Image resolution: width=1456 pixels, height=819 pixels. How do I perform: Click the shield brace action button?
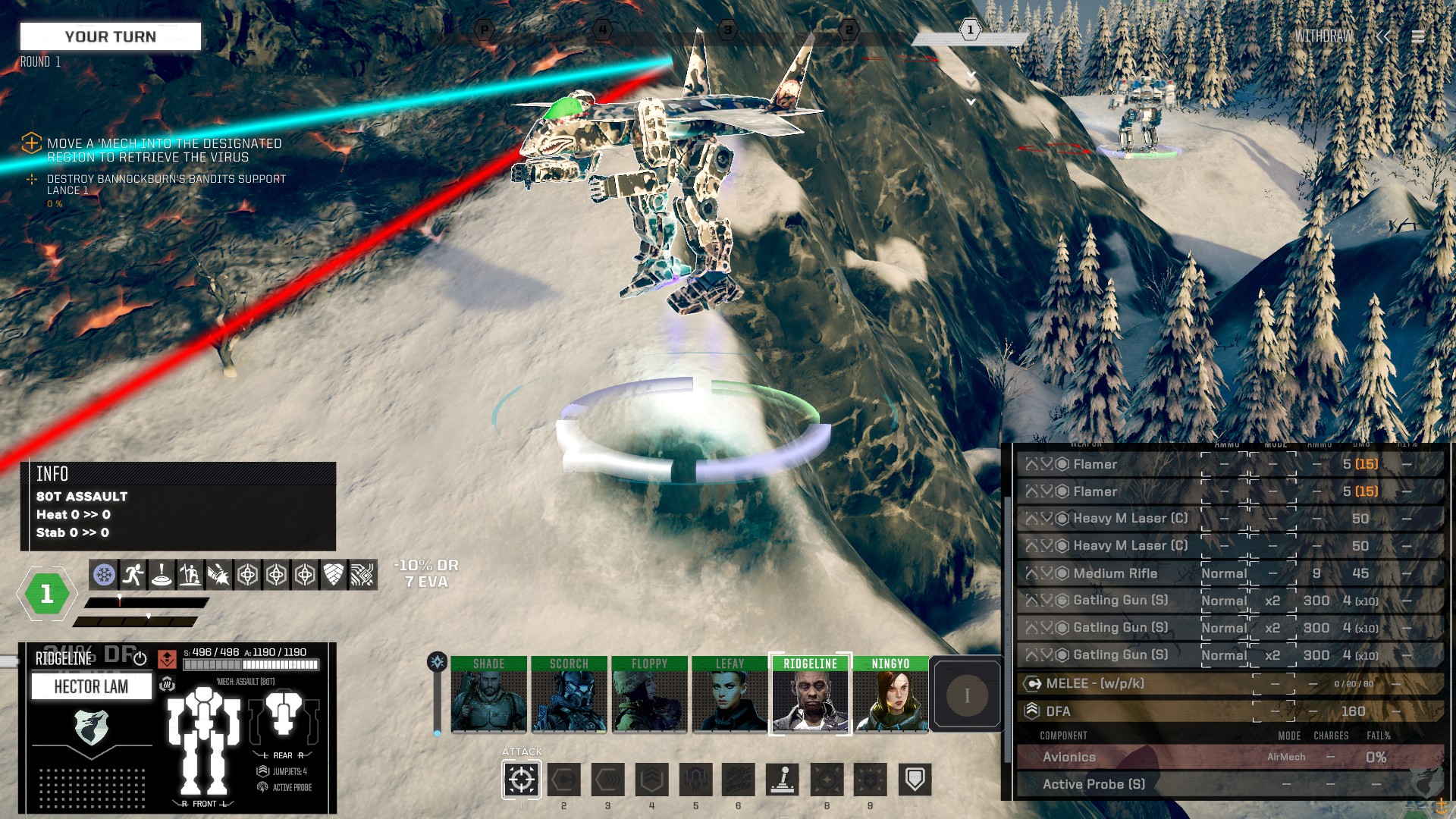pyautogui.click(x=915, y=779)
